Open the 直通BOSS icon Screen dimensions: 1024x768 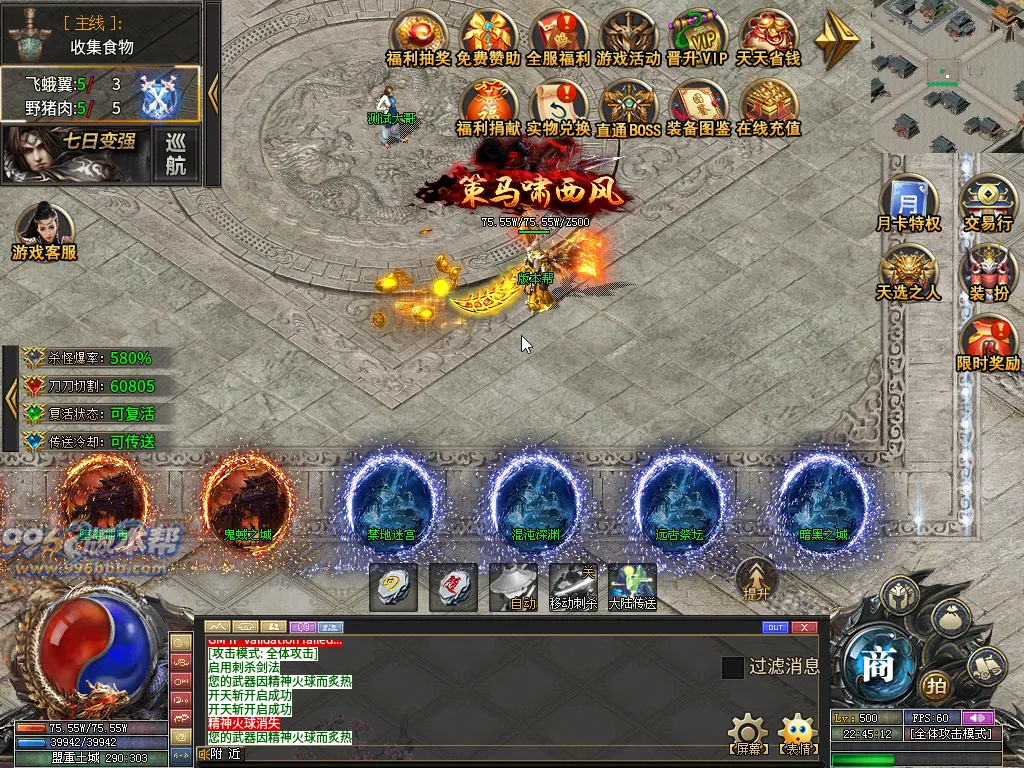[x=628, y=107]
